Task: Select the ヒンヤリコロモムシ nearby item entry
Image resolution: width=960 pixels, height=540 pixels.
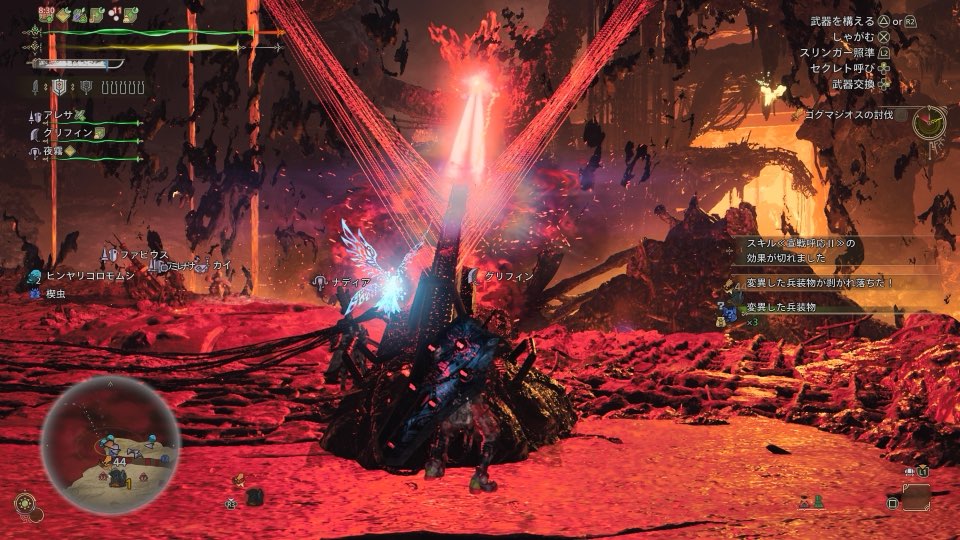Action: [88, 275]
